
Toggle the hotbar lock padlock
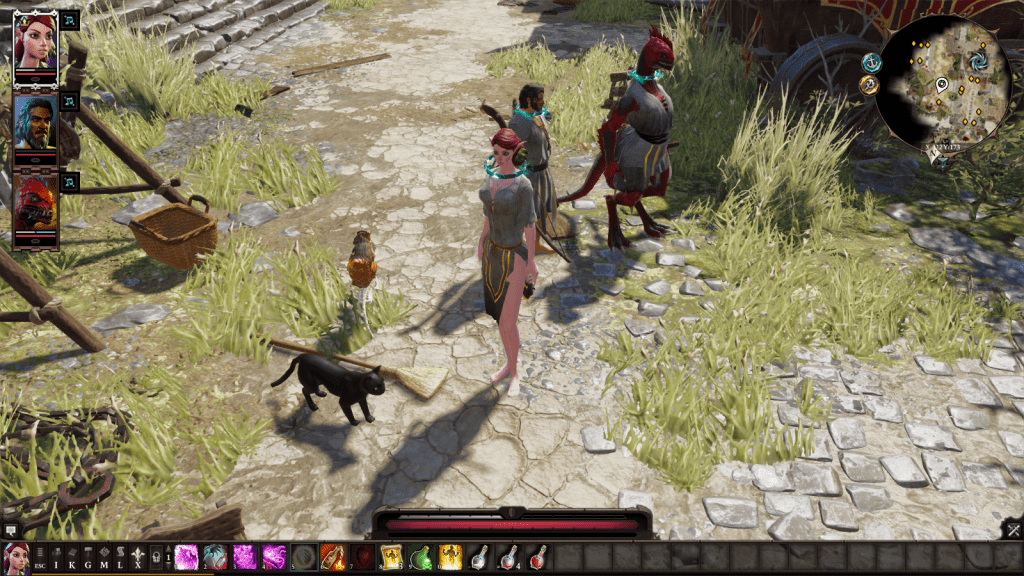155,557
